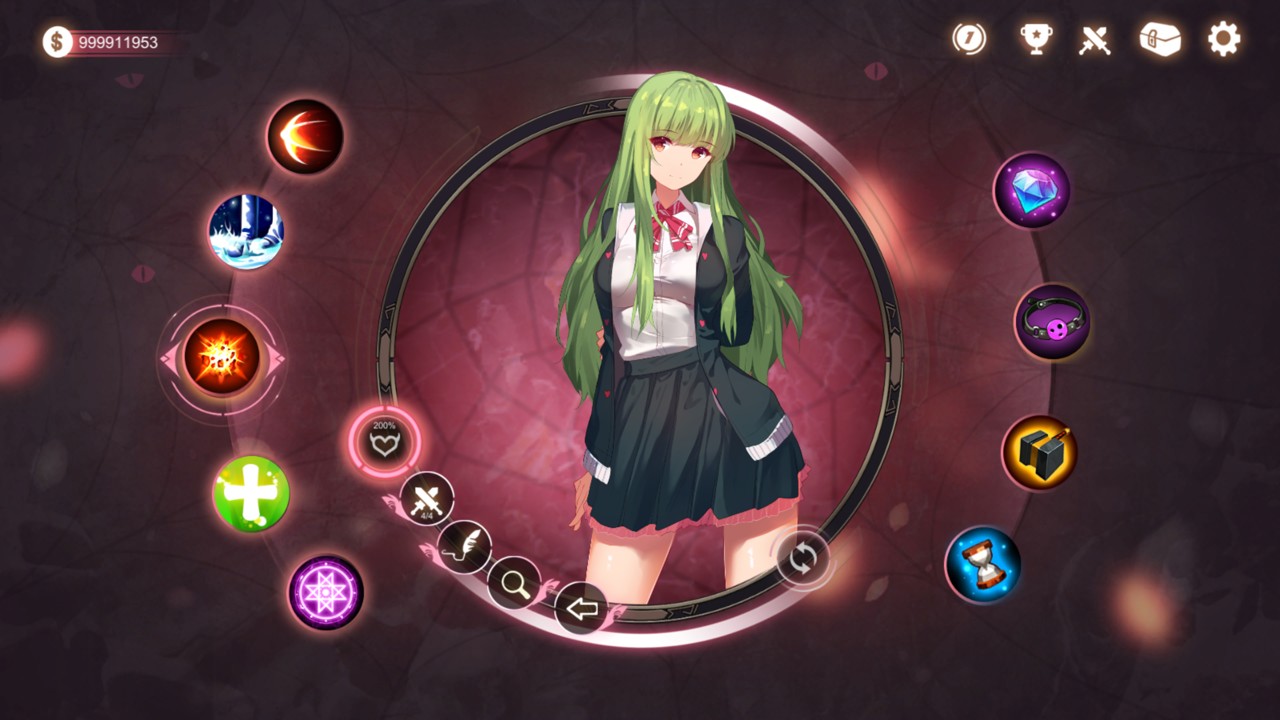
Task: Click the crossed swords icon
Action: point(1095,40)
